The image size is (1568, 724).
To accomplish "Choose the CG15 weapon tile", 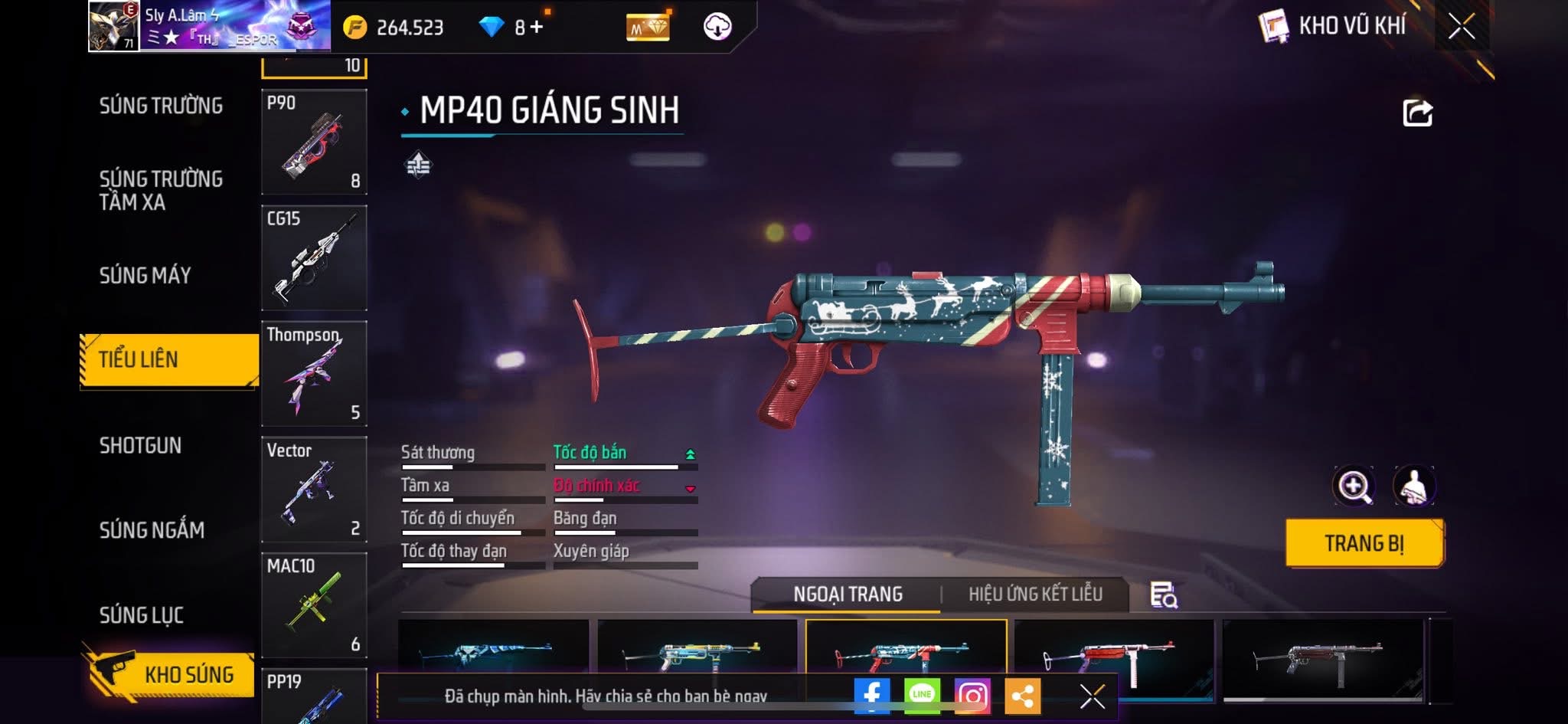I will (x=314, y=258).
